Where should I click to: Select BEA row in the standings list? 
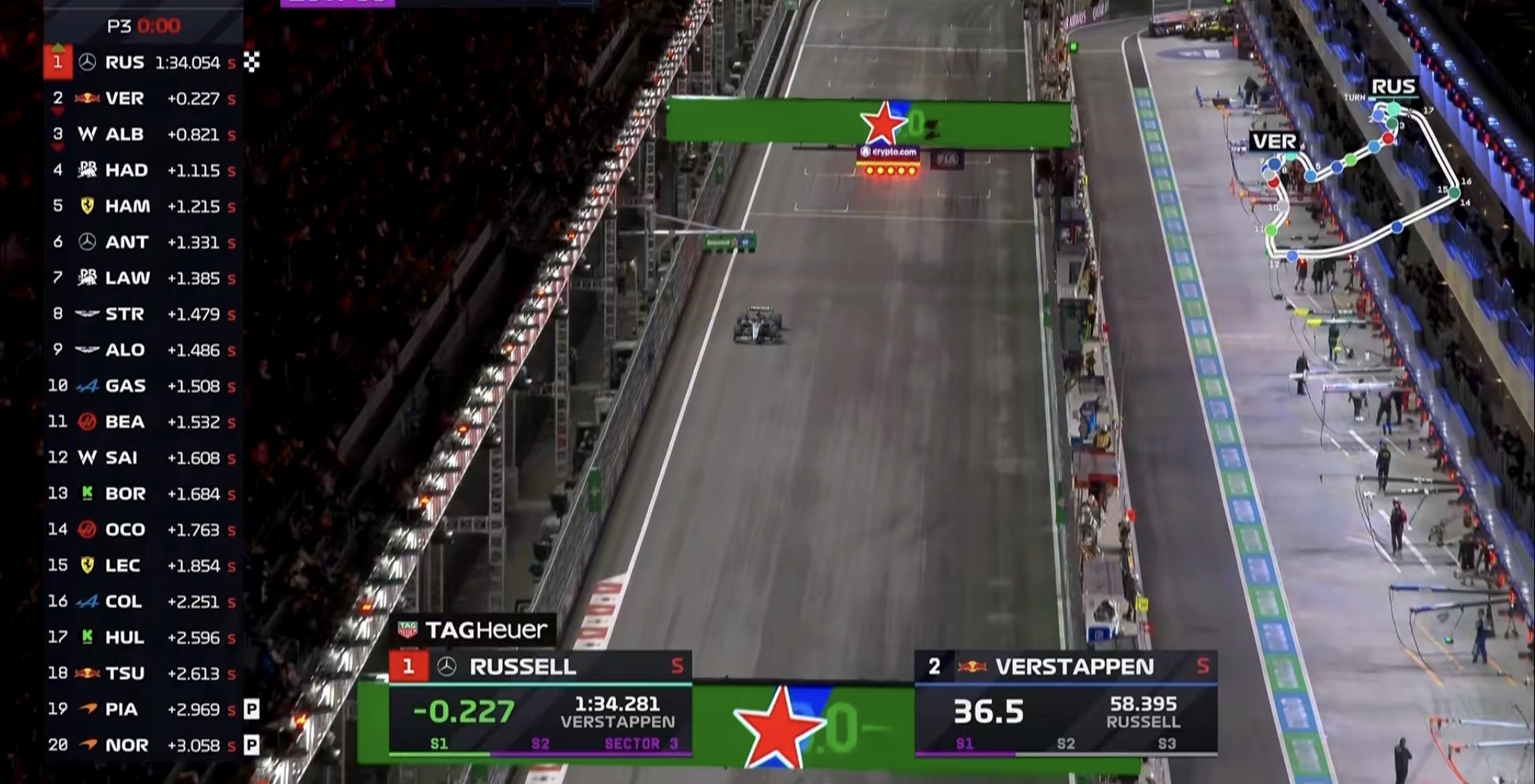pyautogui.click(x=143, y=421)
